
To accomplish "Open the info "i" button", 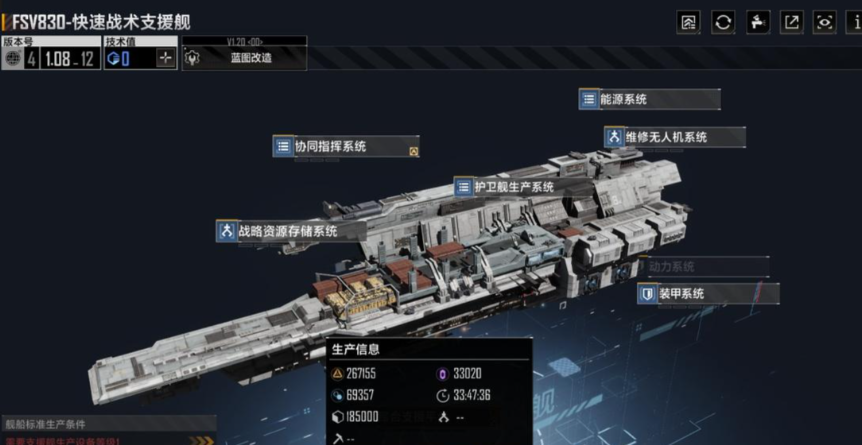I will pos(855,22).
